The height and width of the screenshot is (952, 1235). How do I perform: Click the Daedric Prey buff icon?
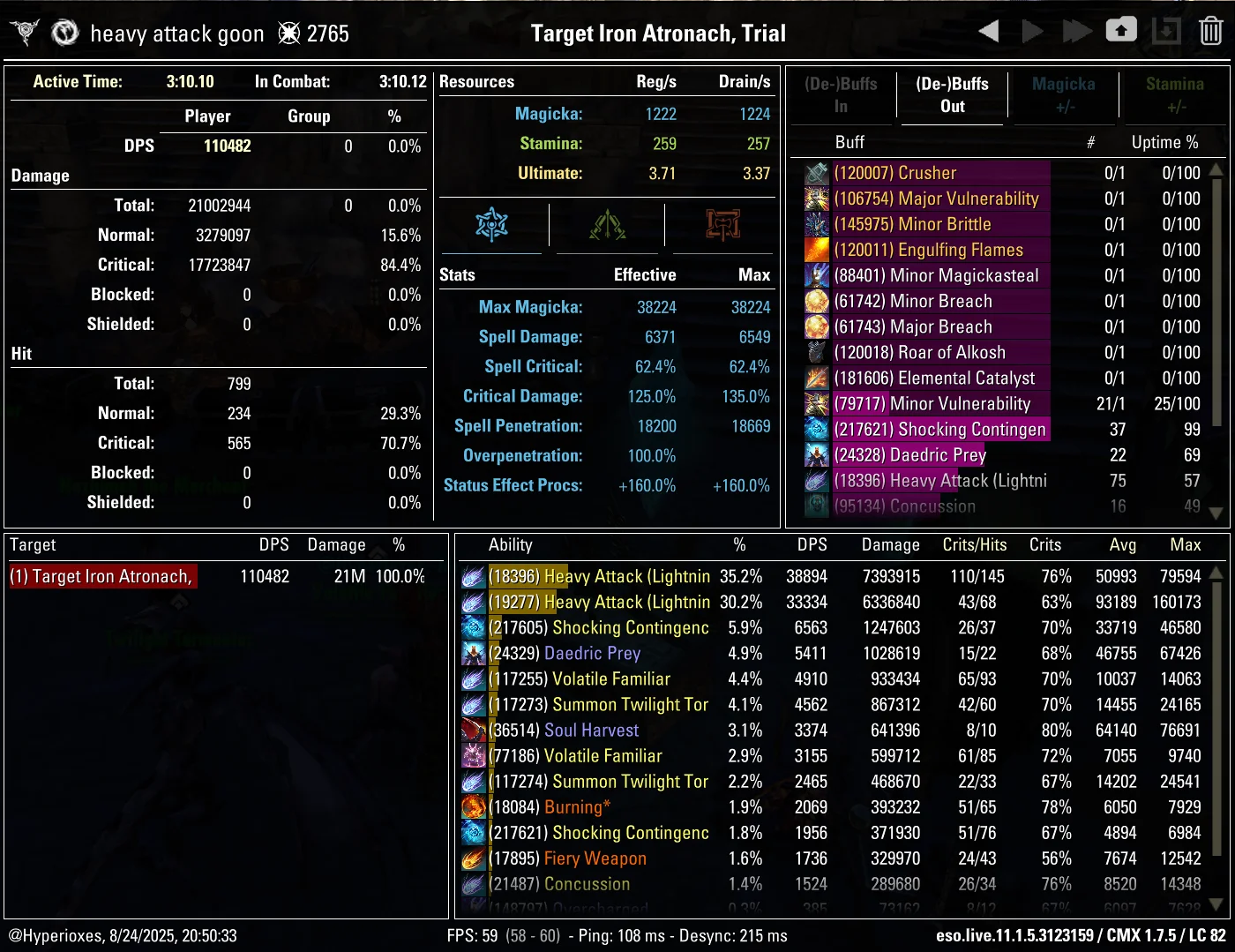[816, 454]
